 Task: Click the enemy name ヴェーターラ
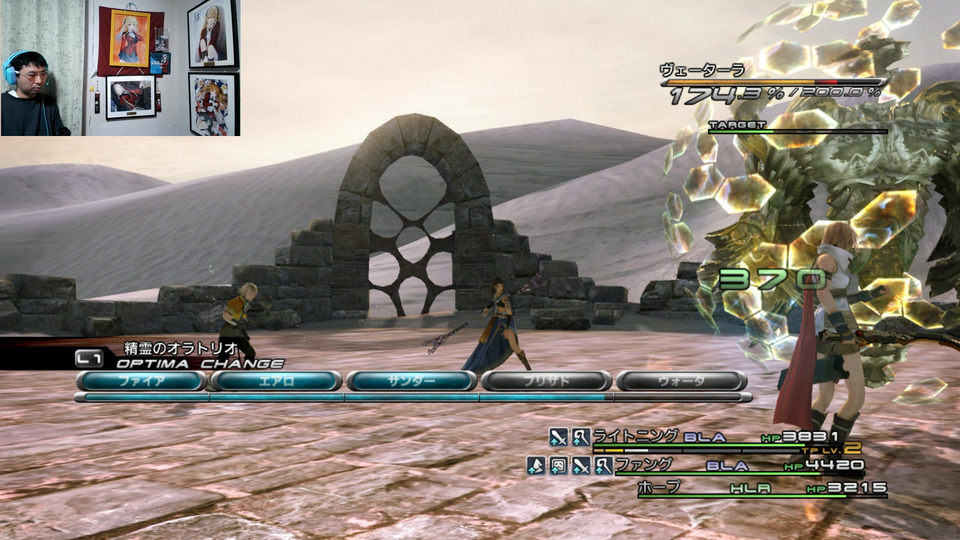[x=701, y=70]
